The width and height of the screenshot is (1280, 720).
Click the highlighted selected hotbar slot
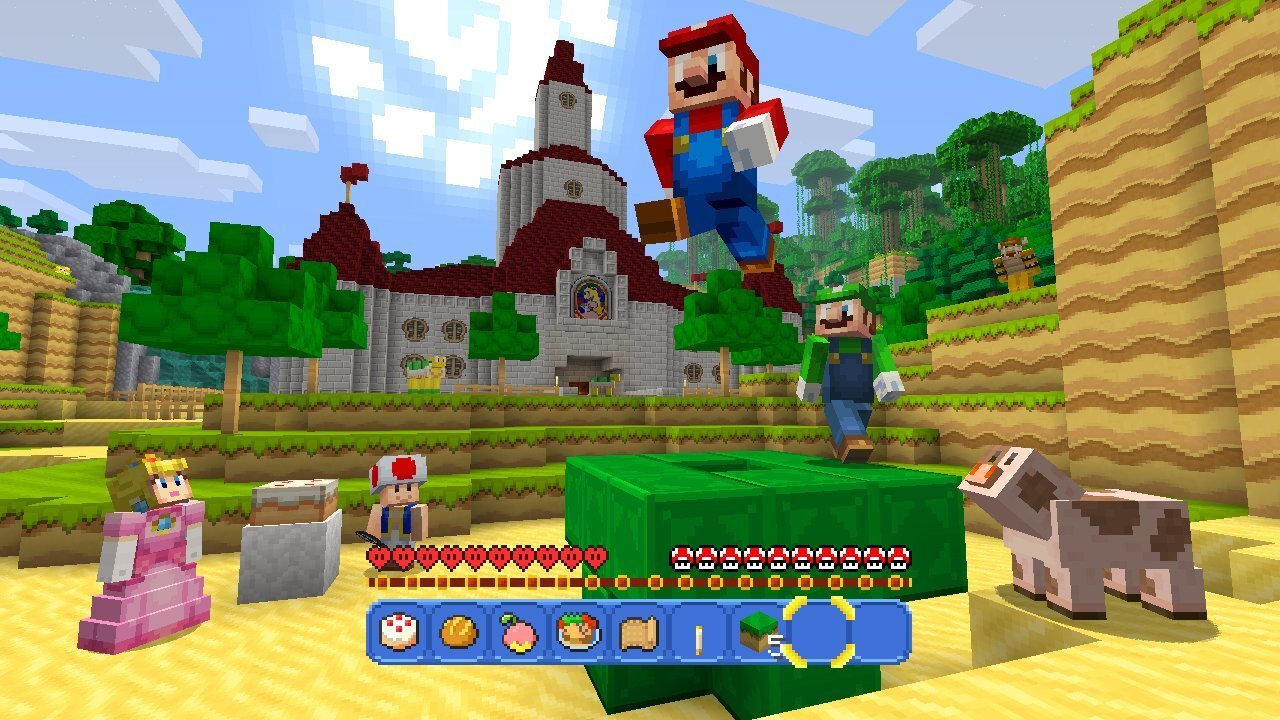(820, 632)
